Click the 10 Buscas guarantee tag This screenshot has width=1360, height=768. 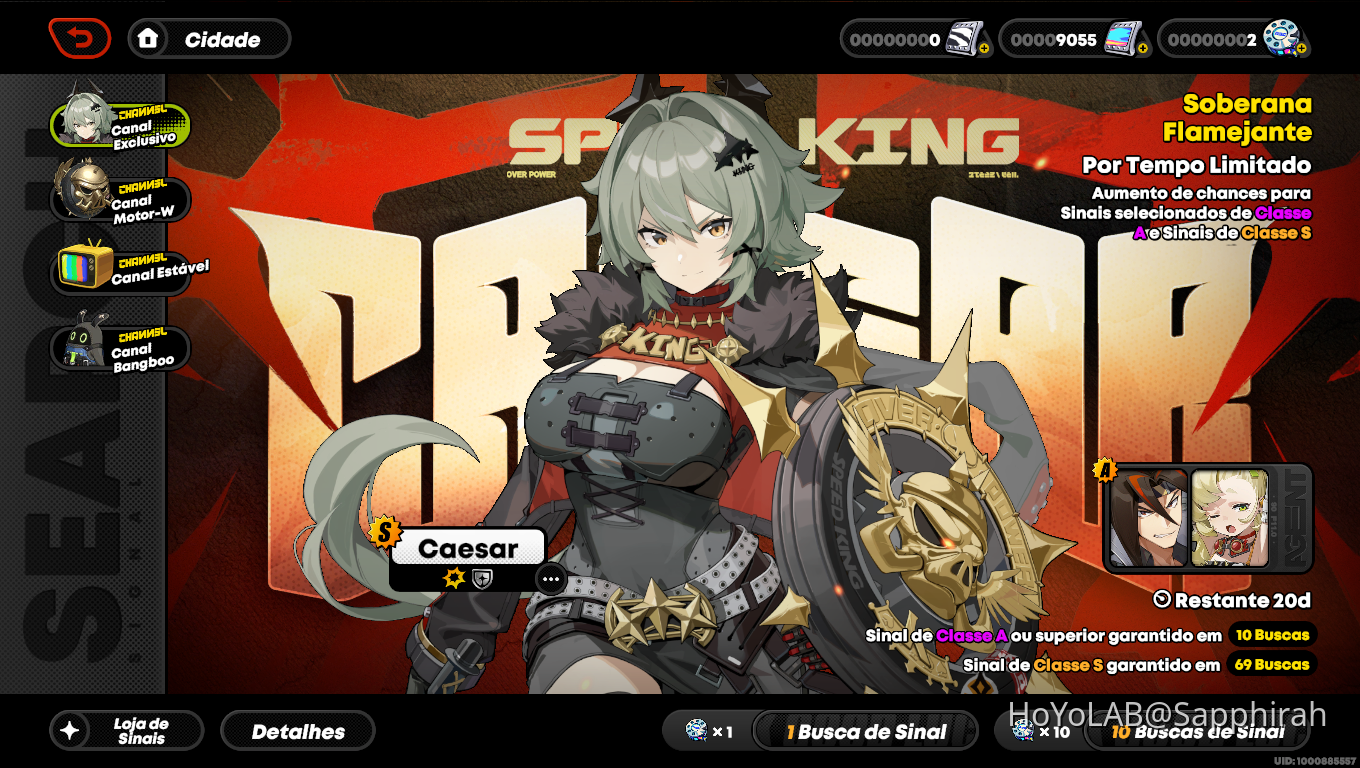1271,634
